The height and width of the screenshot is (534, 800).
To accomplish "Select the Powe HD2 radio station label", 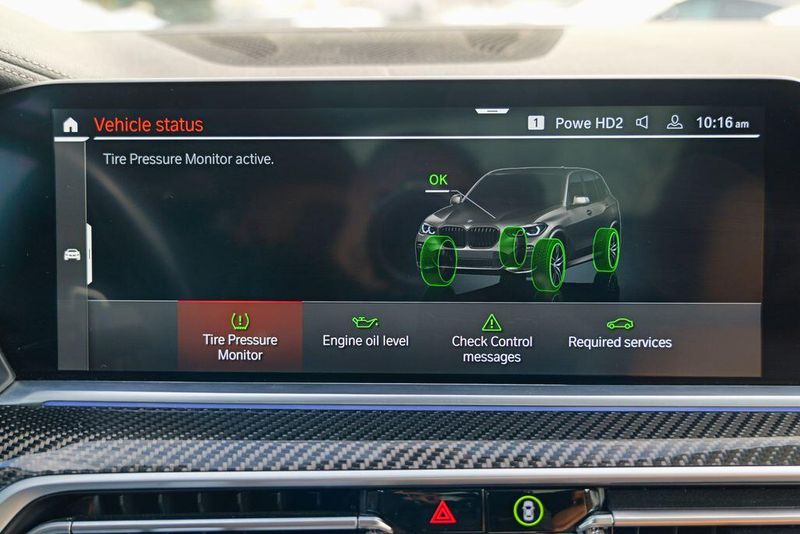I will click(588, 123).
